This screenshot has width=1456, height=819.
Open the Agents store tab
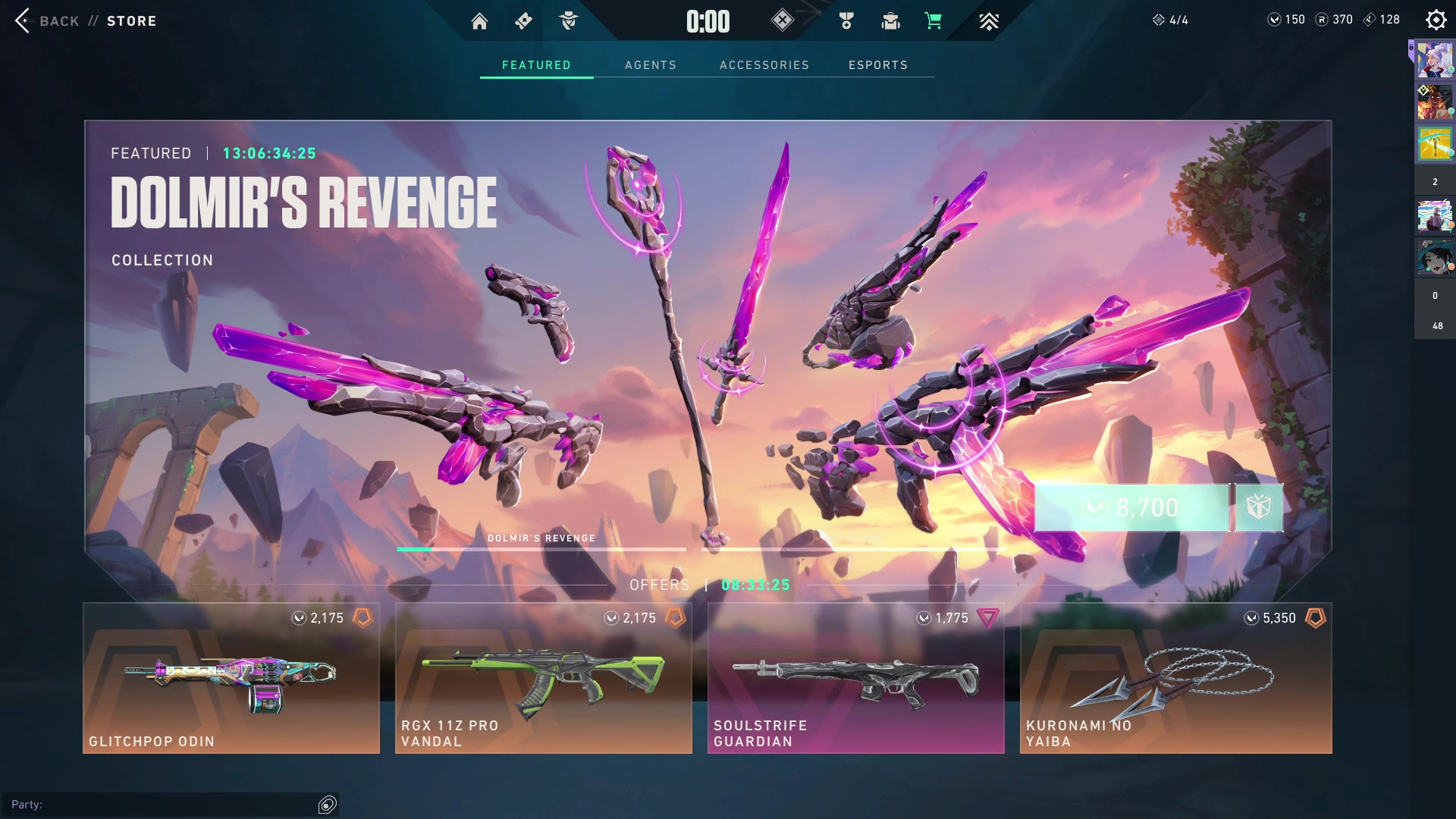pyautogui.click(x=650, y=65)
